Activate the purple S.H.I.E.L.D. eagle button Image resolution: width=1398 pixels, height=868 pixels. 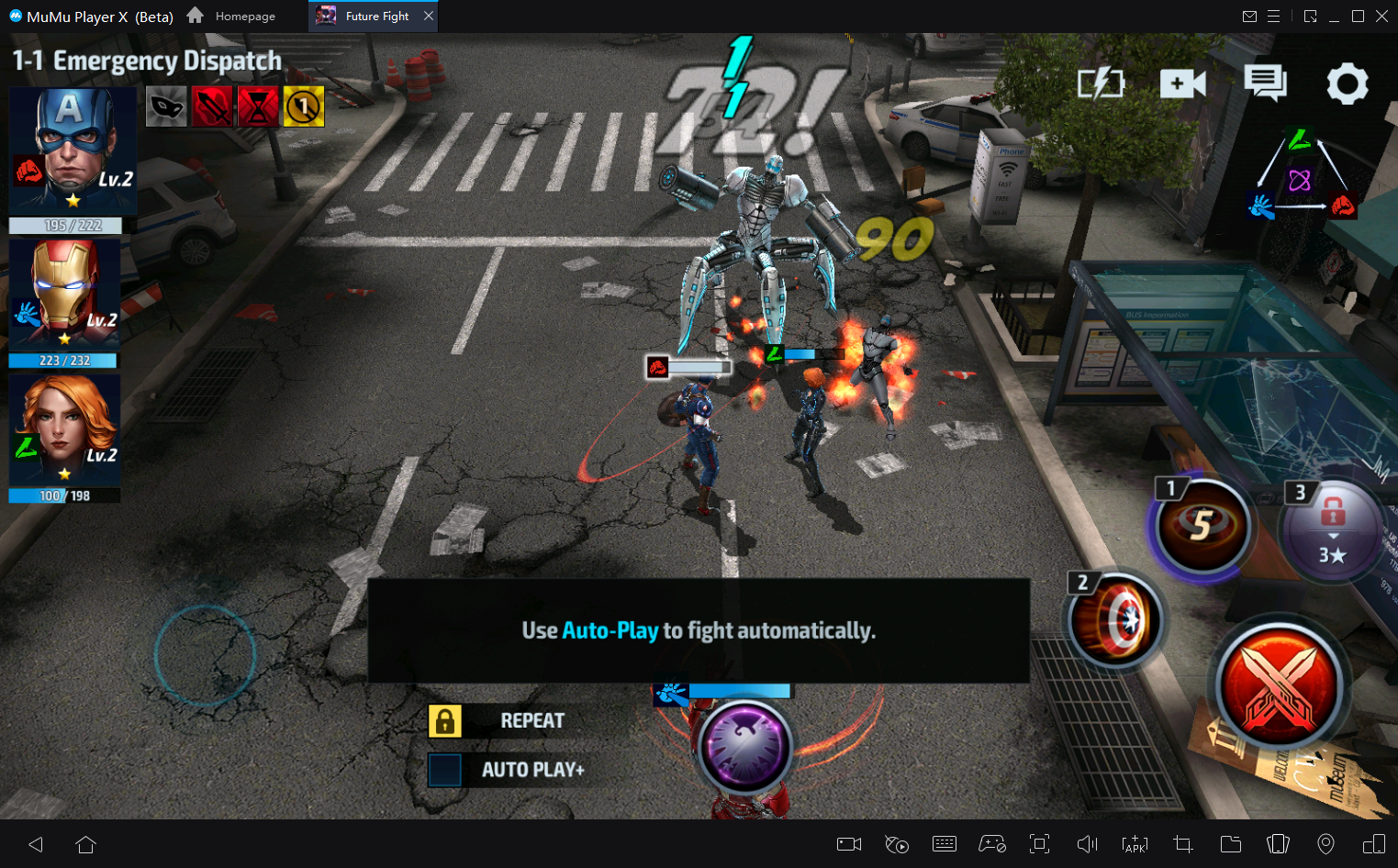[x=744, y=747]
